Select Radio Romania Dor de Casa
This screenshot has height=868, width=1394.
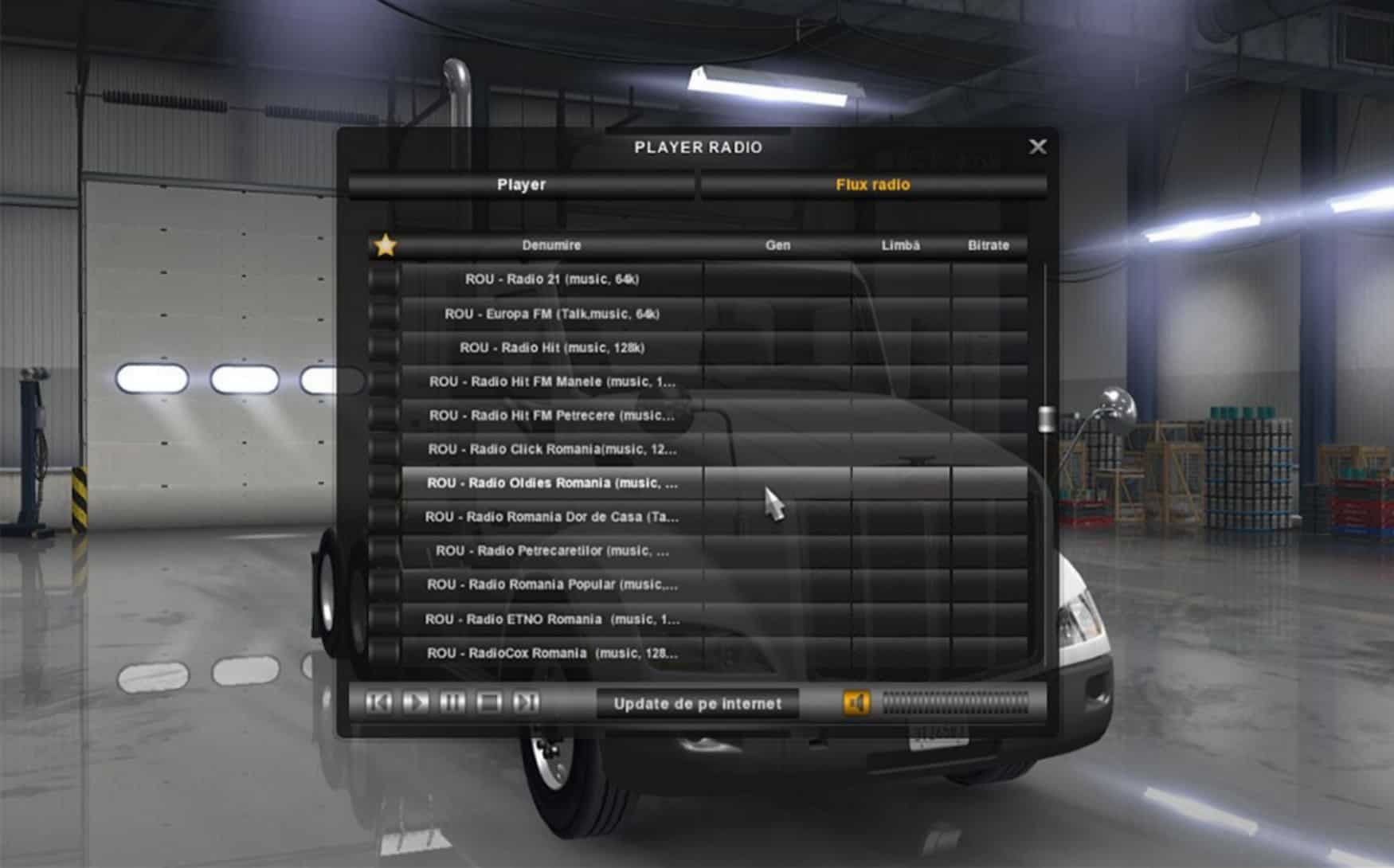(551, 517)
